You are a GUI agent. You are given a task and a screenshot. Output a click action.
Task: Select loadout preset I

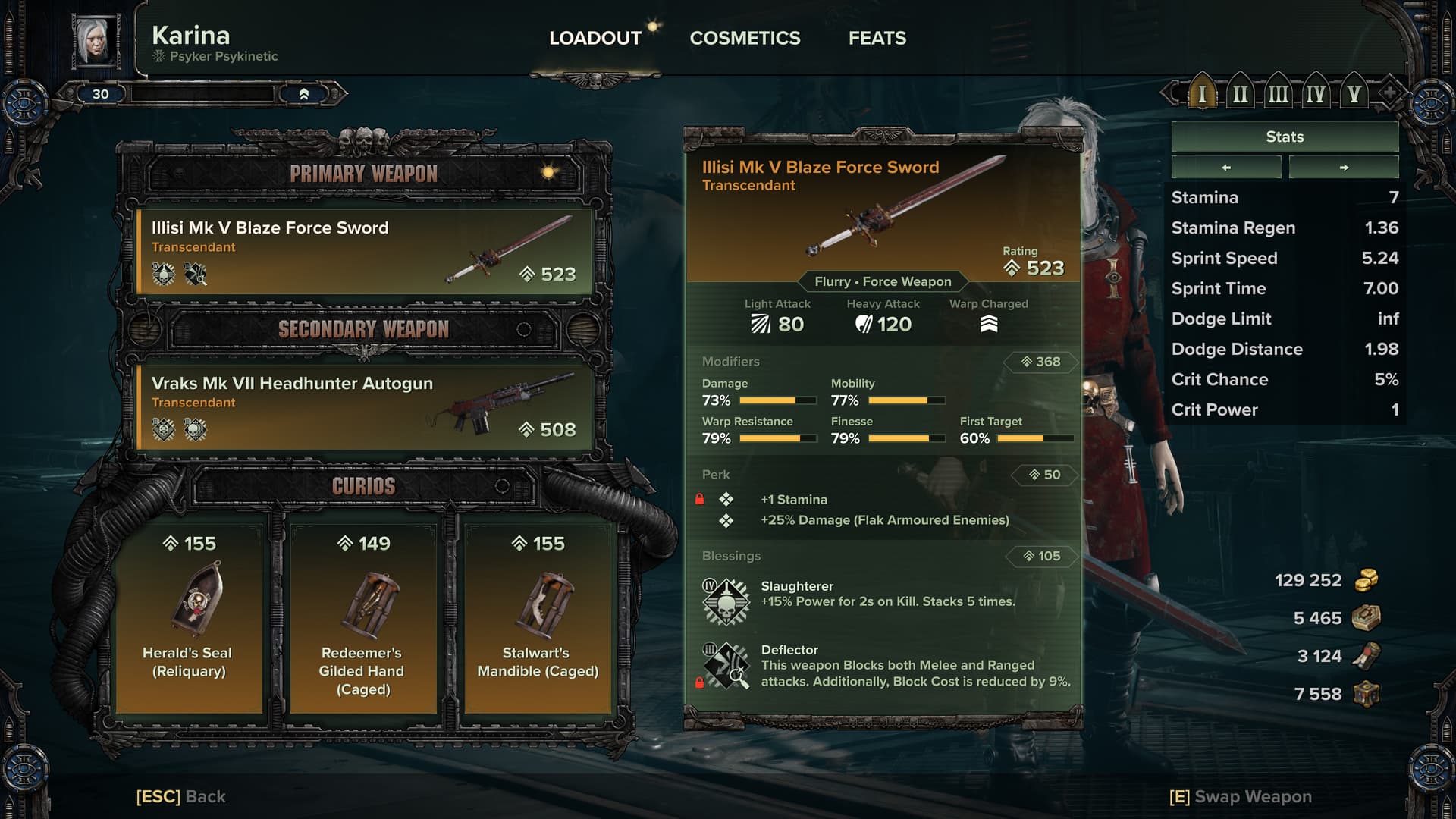1202,94
